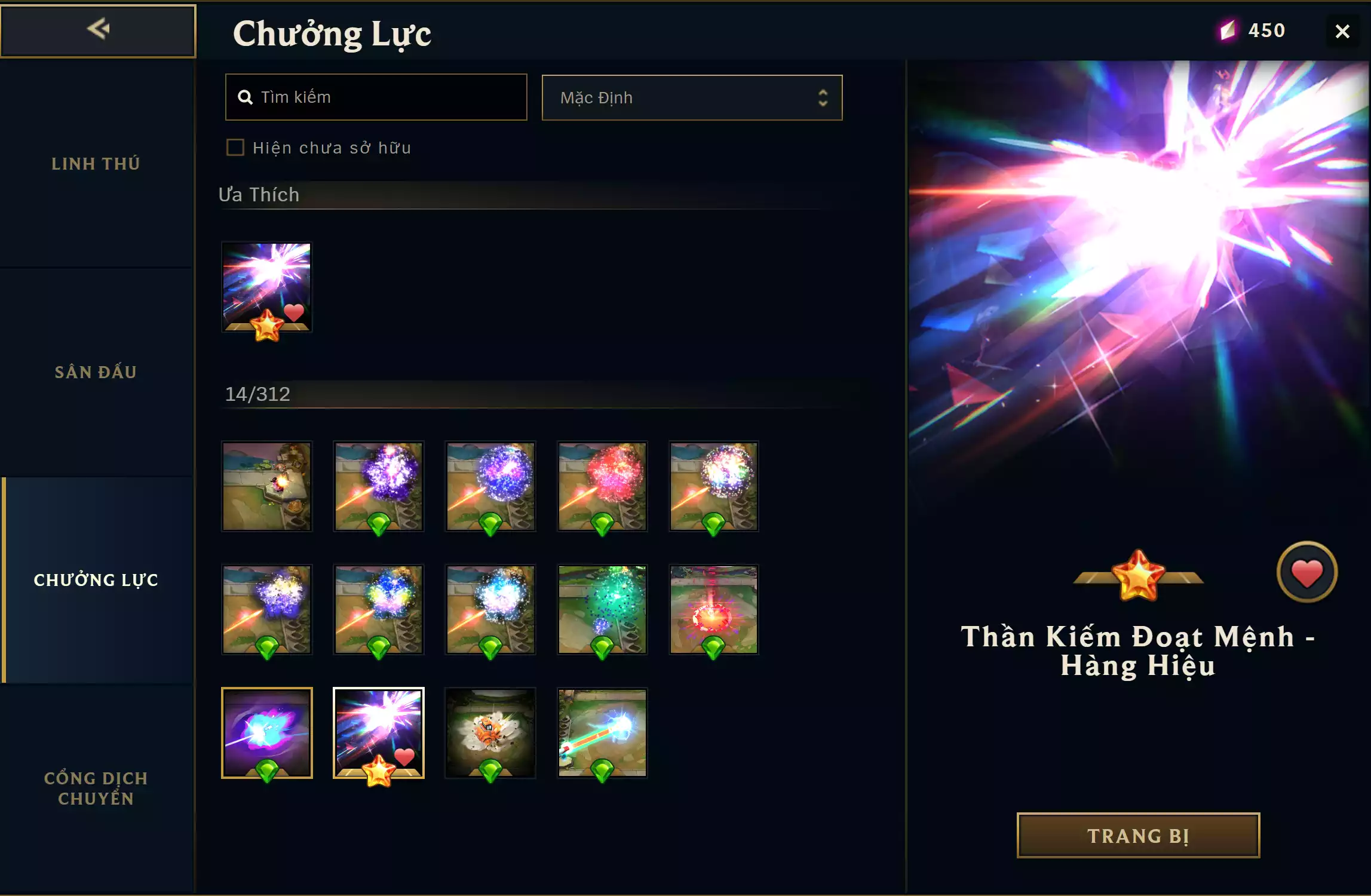
Task: Select the red explosion boom effect
Action: [602, 486]
